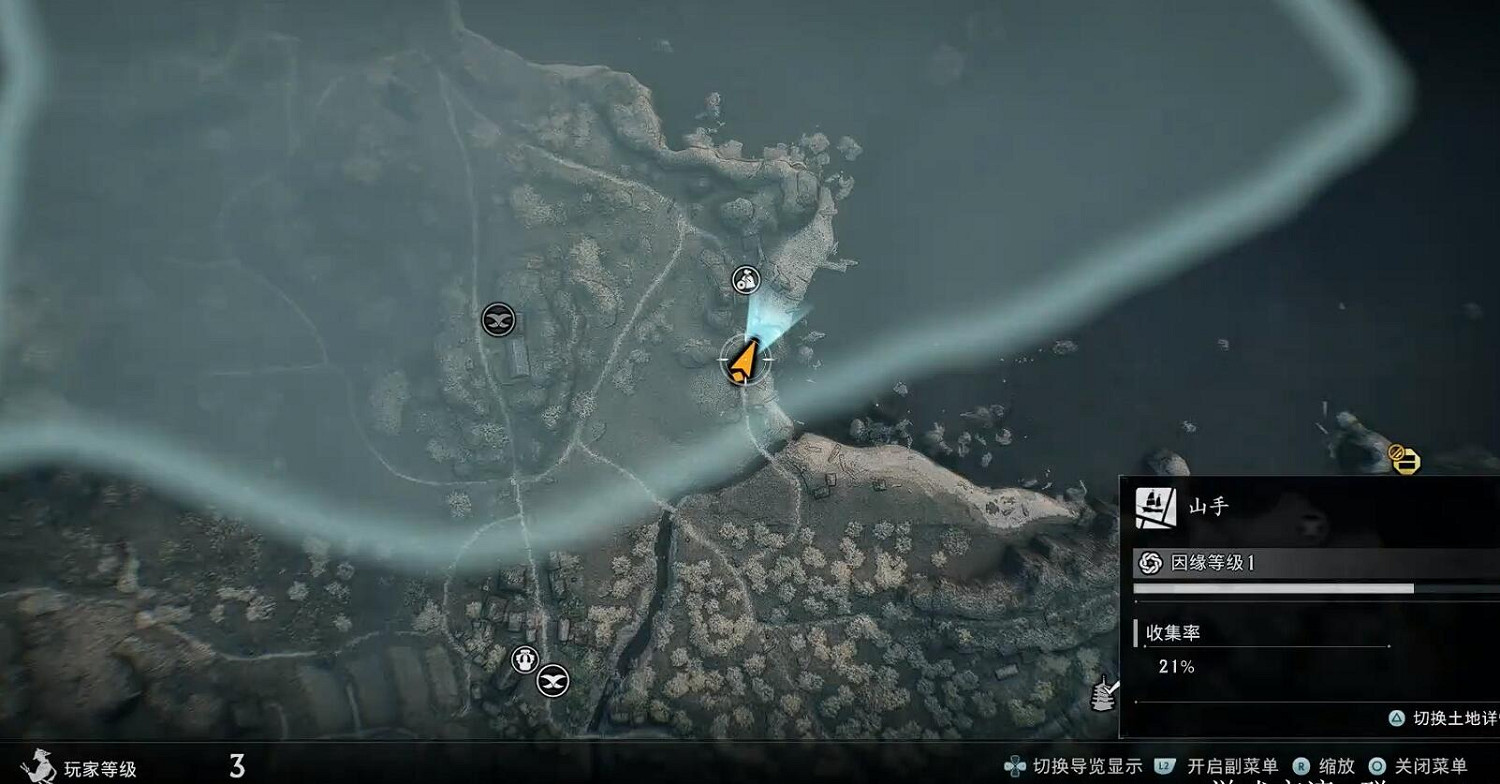Select the merchant icon near the player marker
The image size is (1500, 784).
[744, 281]
